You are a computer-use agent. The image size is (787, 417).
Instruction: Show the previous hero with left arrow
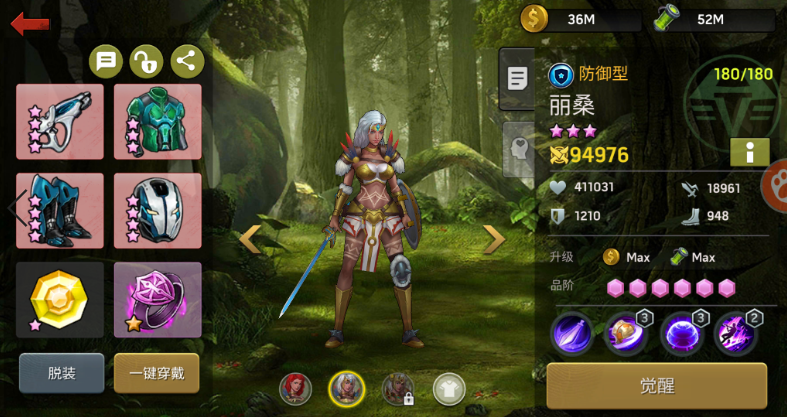(250, 238)
